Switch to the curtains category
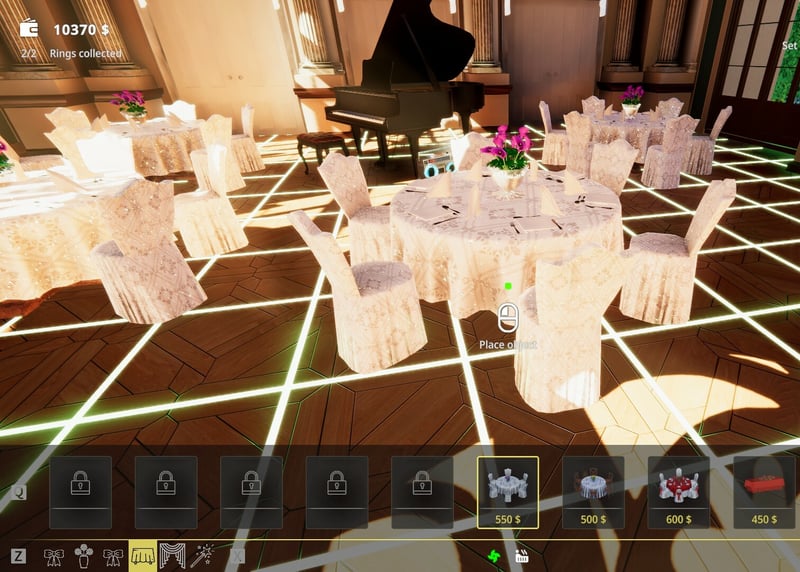 (x=172, y=555)
